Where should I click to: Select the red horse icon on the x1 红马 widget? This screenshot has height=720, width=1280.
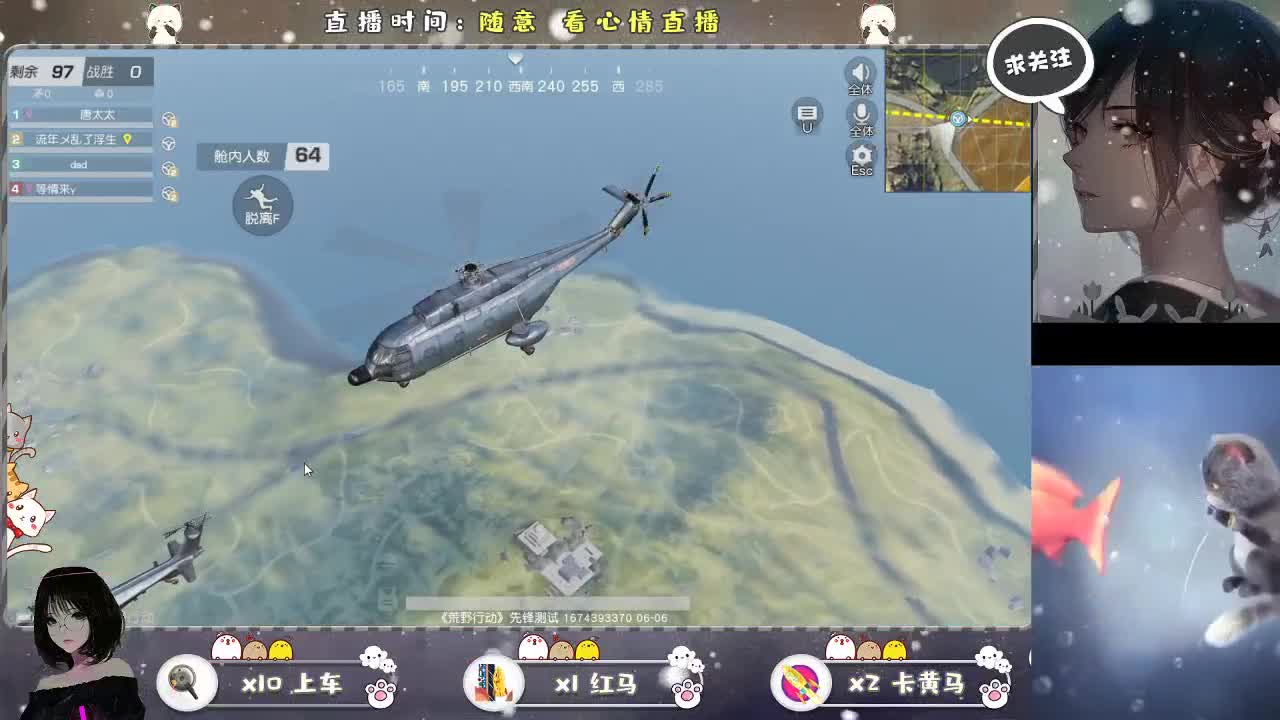point(495,682)
